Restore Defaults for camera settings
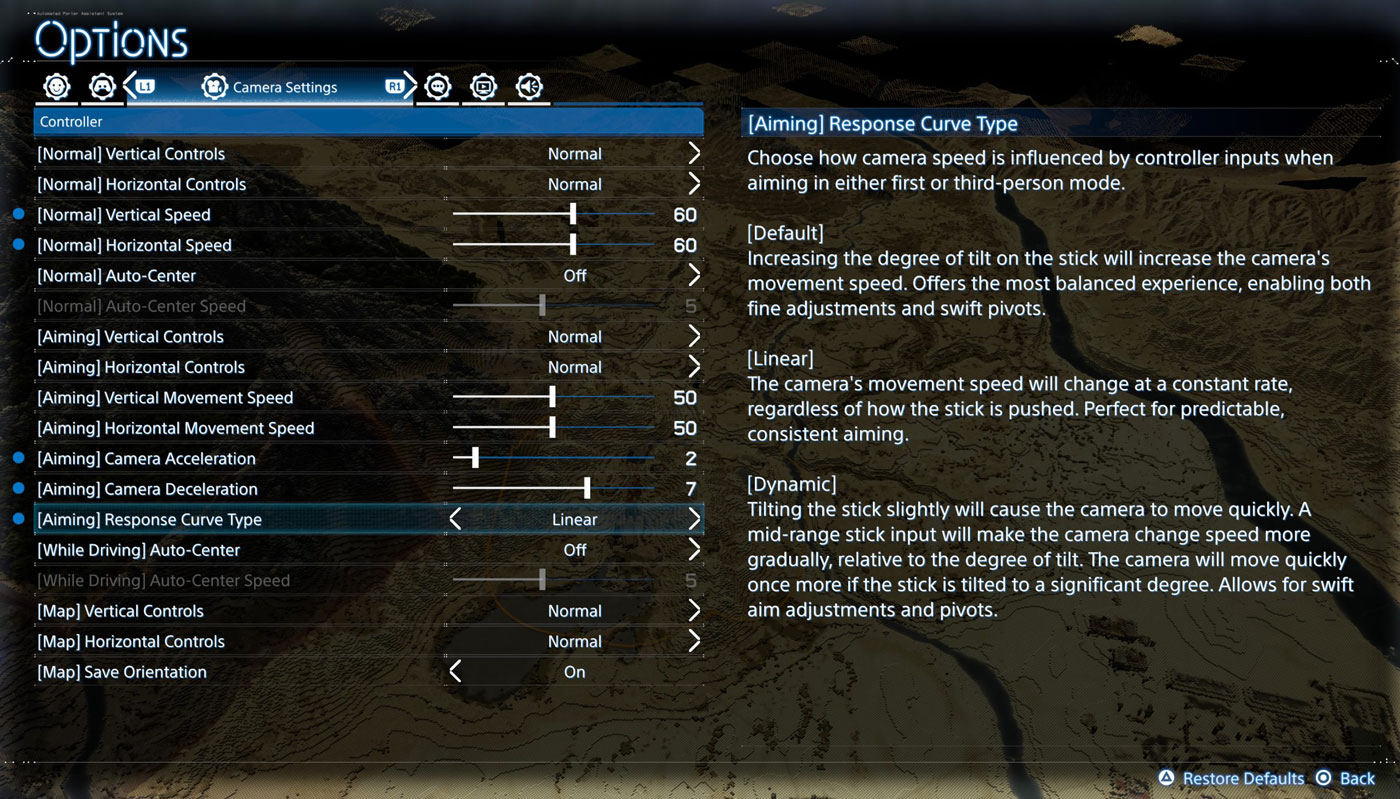This screenshot has height=799, width=1400. point(1232,778)
